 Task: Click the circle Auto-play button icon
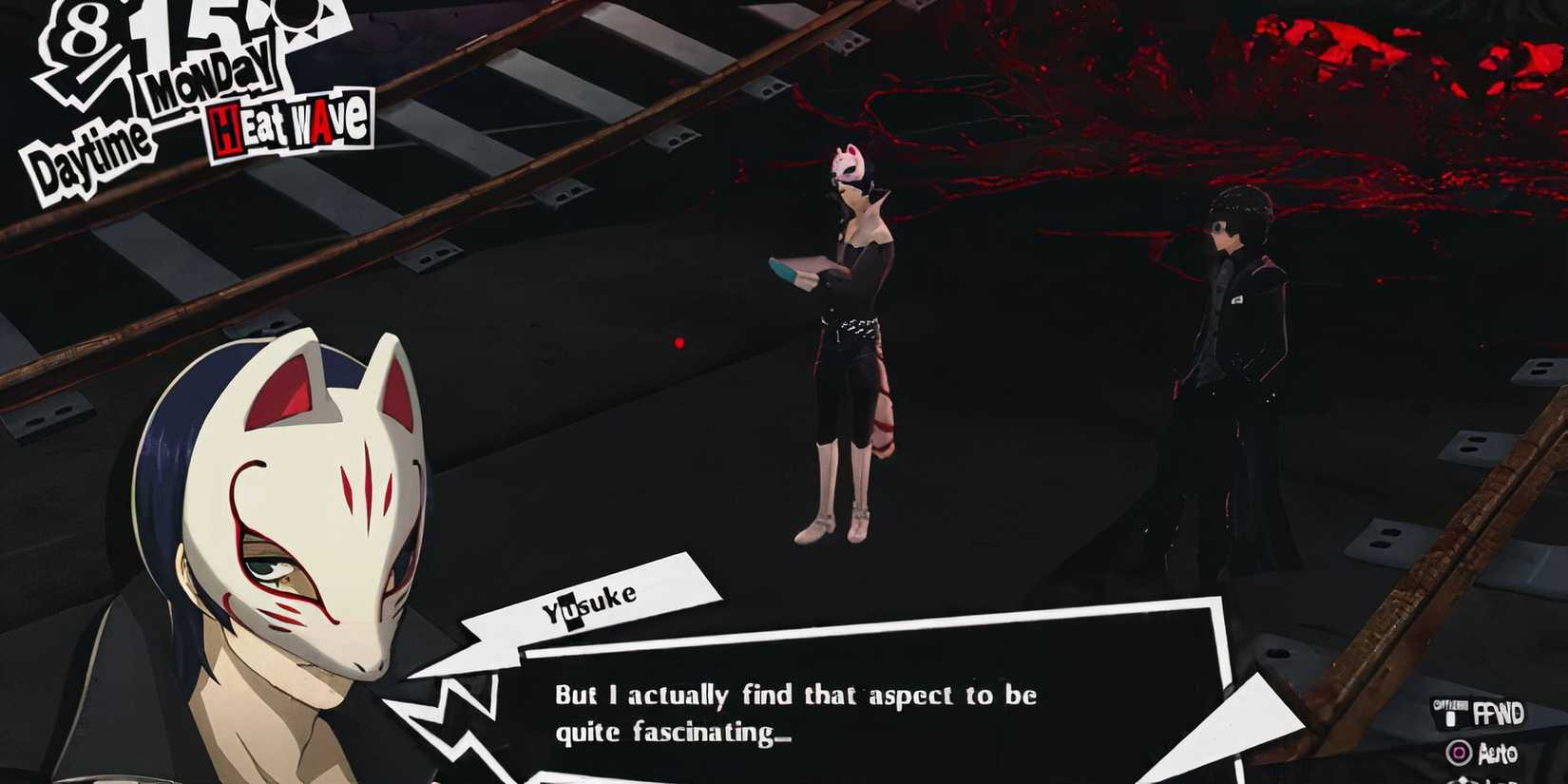coord(1459,752)
